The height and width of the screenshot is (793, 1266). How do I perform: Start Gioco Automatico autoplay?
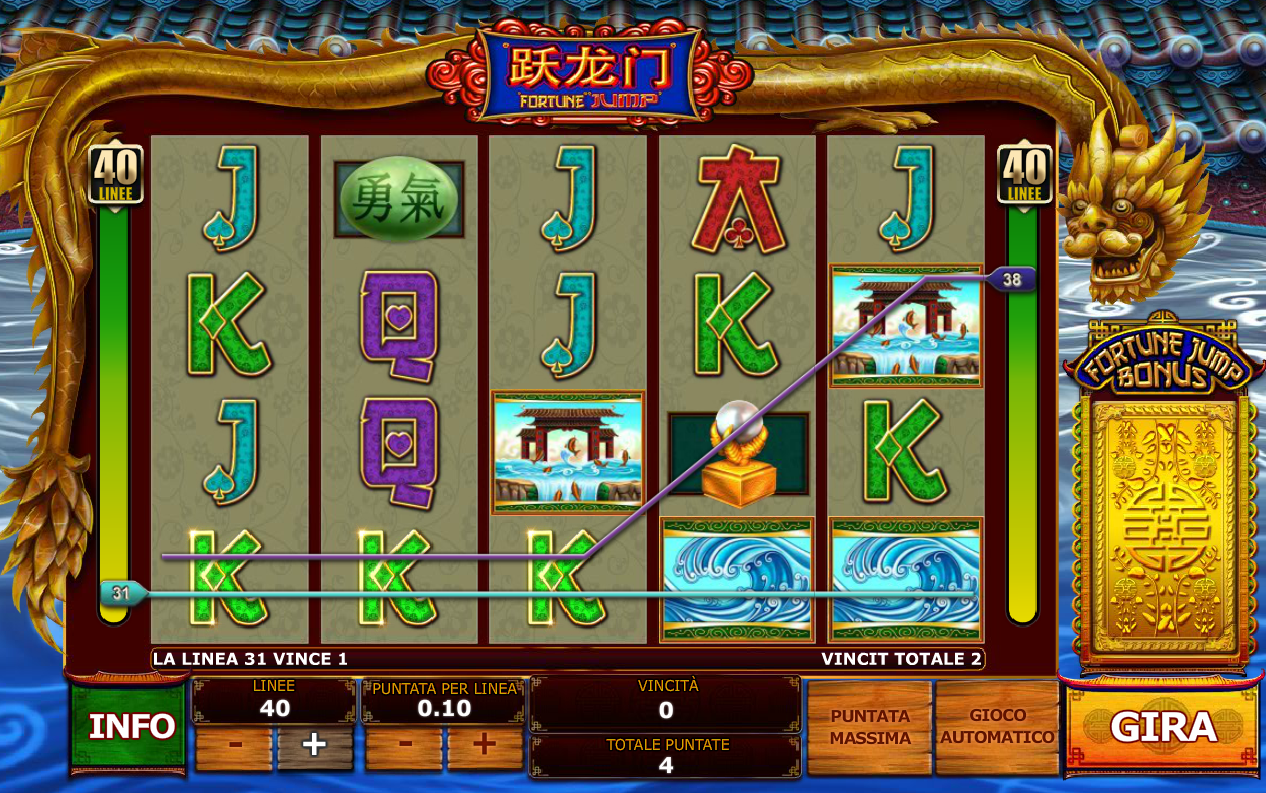(997, 727)
